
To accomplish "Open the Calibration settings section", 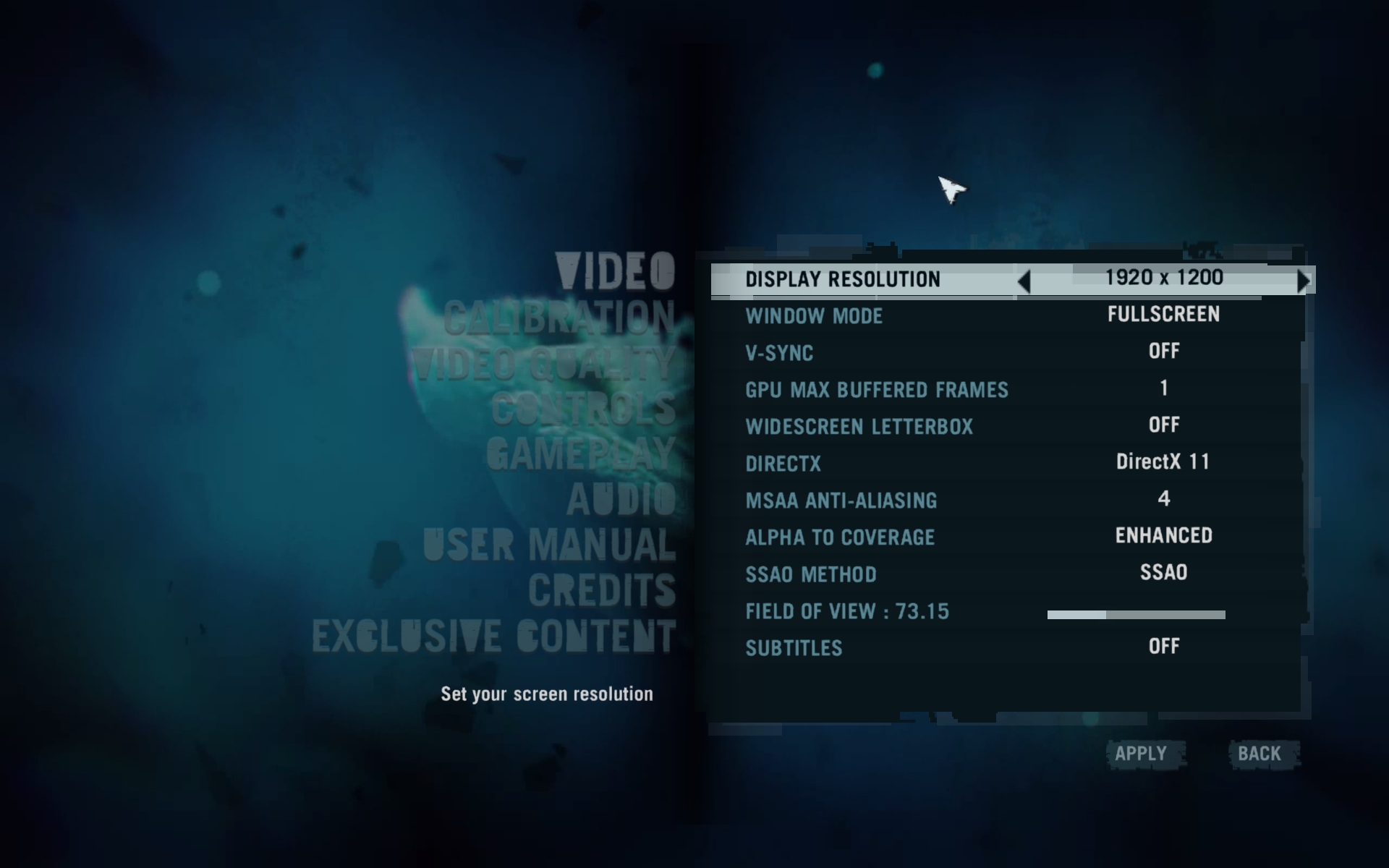I will click(x=559, y=318).
